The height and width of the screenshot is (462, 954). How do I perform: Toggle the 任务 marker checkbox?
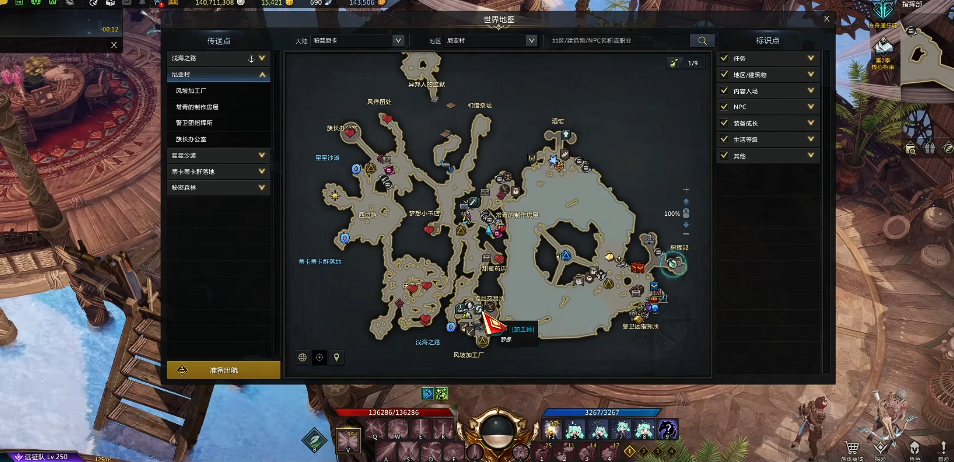pyautogui.click(x=724, y=58)
